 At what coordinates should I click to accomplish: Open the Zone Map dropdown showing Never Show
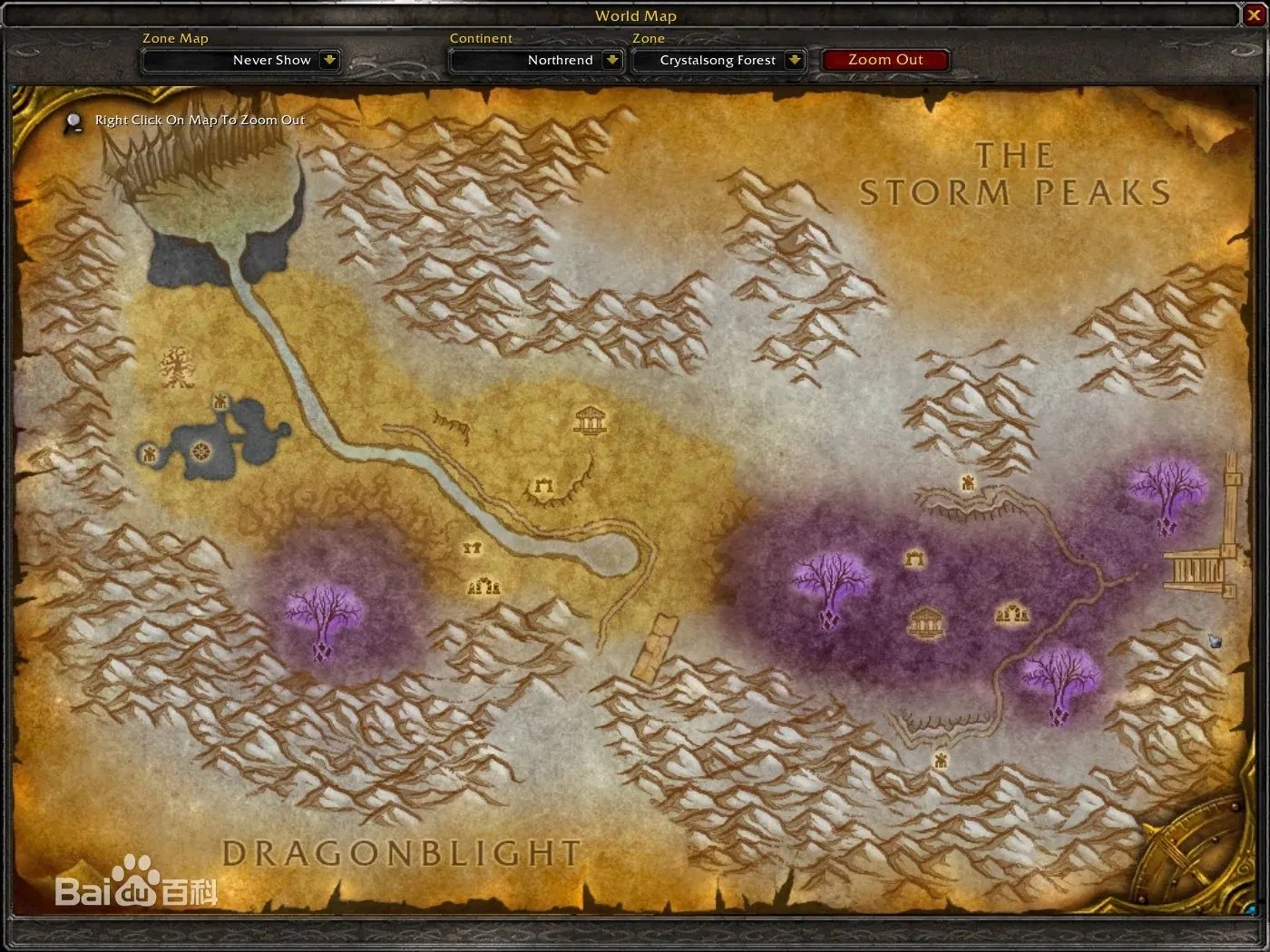point(329,60)
